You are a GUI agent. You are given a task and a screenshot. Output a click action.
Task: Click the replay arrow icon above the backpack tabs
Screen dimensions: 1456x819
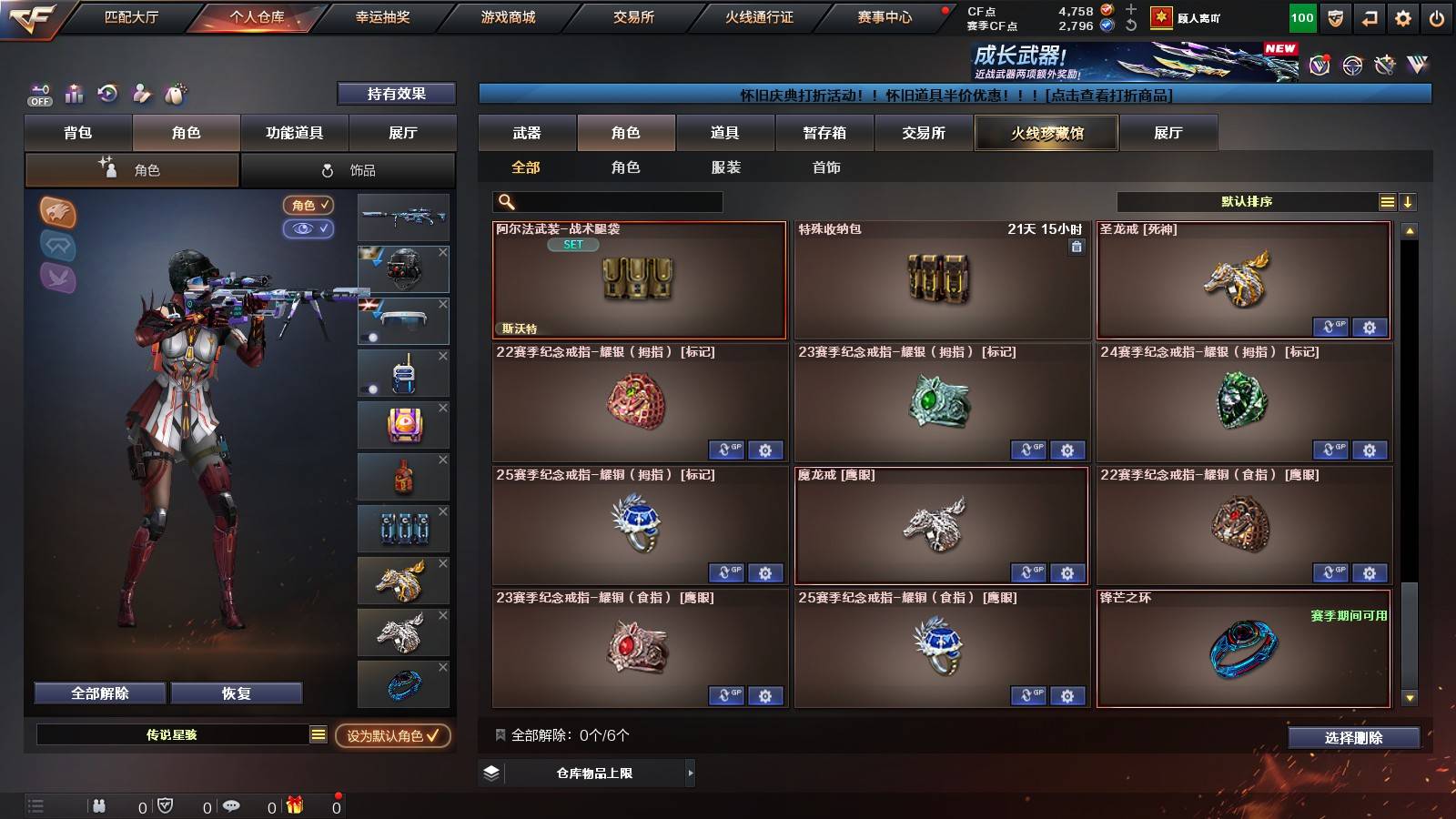coord(107,94)
